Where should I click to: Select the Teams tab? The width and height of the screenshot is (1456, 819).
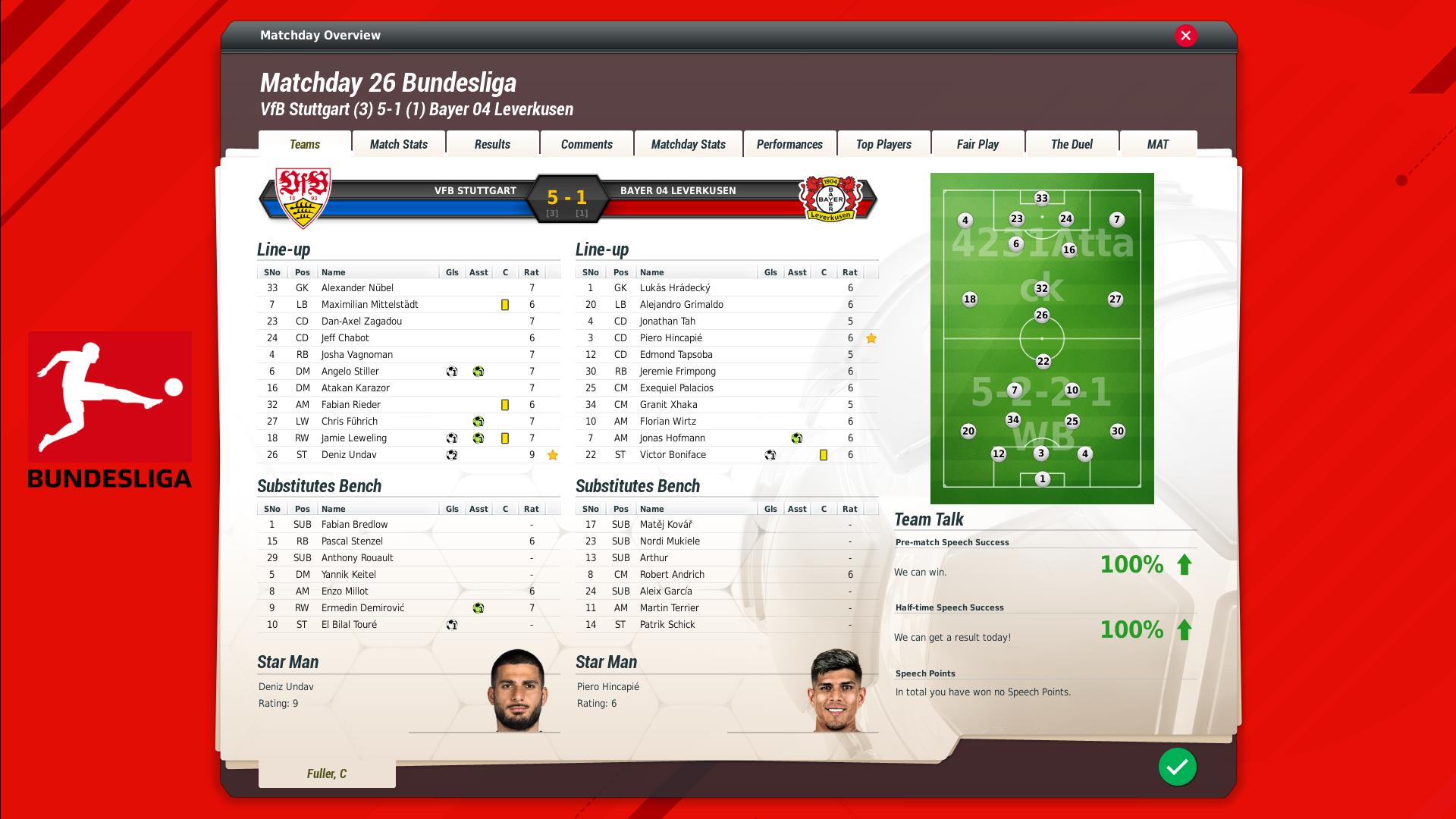(305, 144)
